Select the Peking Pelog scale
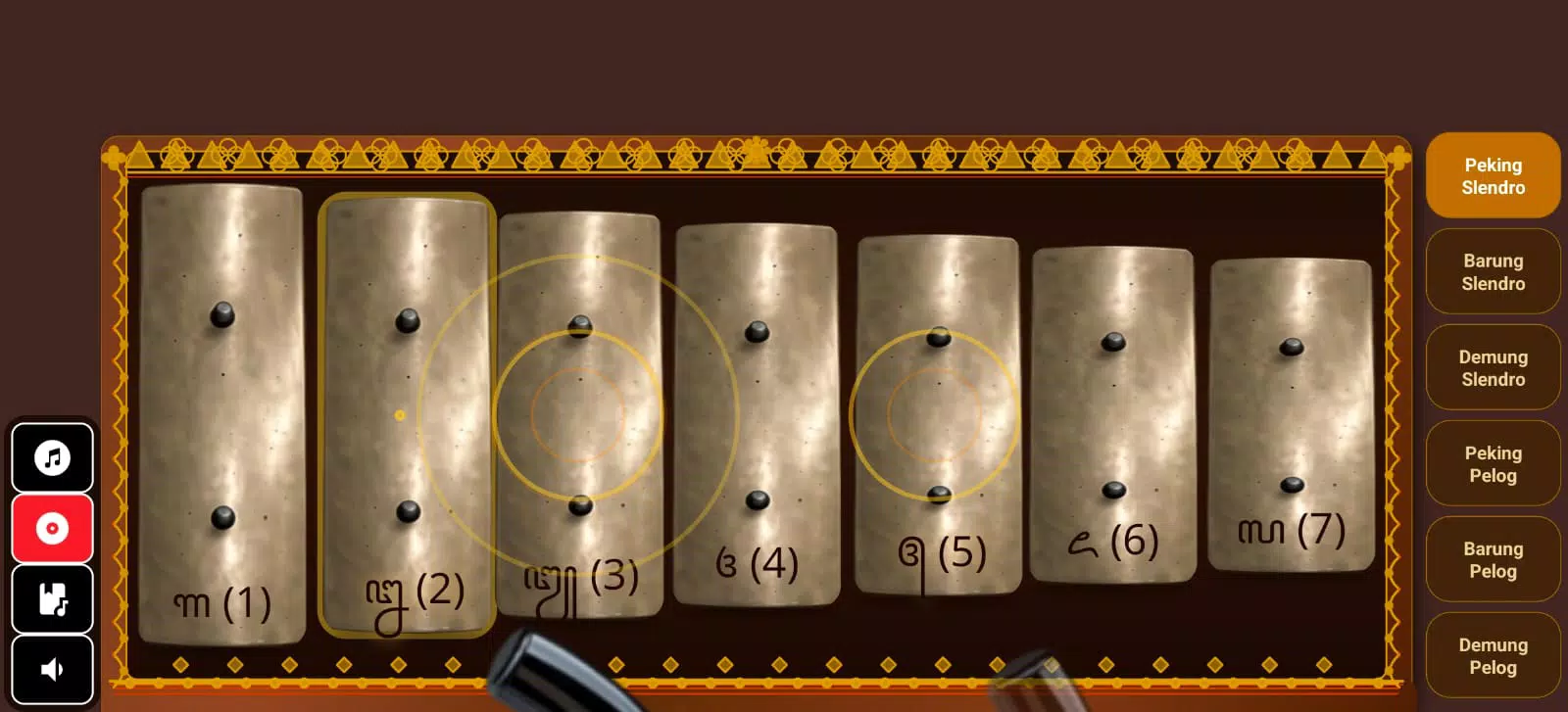The width and height of the screenshot is (1568, 712). point(1492,464)
